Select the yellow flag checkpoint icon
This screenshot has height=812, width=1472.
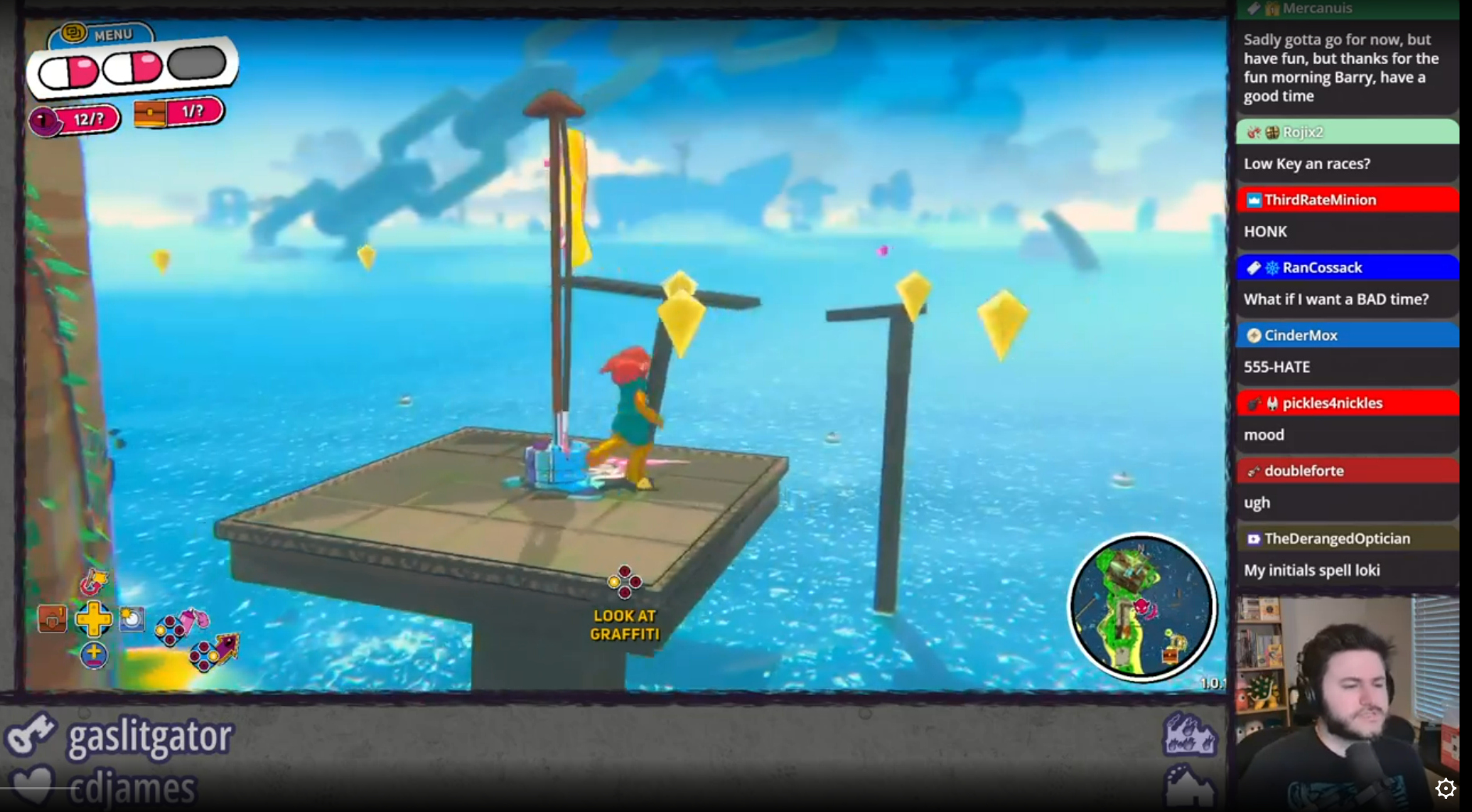(x=94, y=582)
